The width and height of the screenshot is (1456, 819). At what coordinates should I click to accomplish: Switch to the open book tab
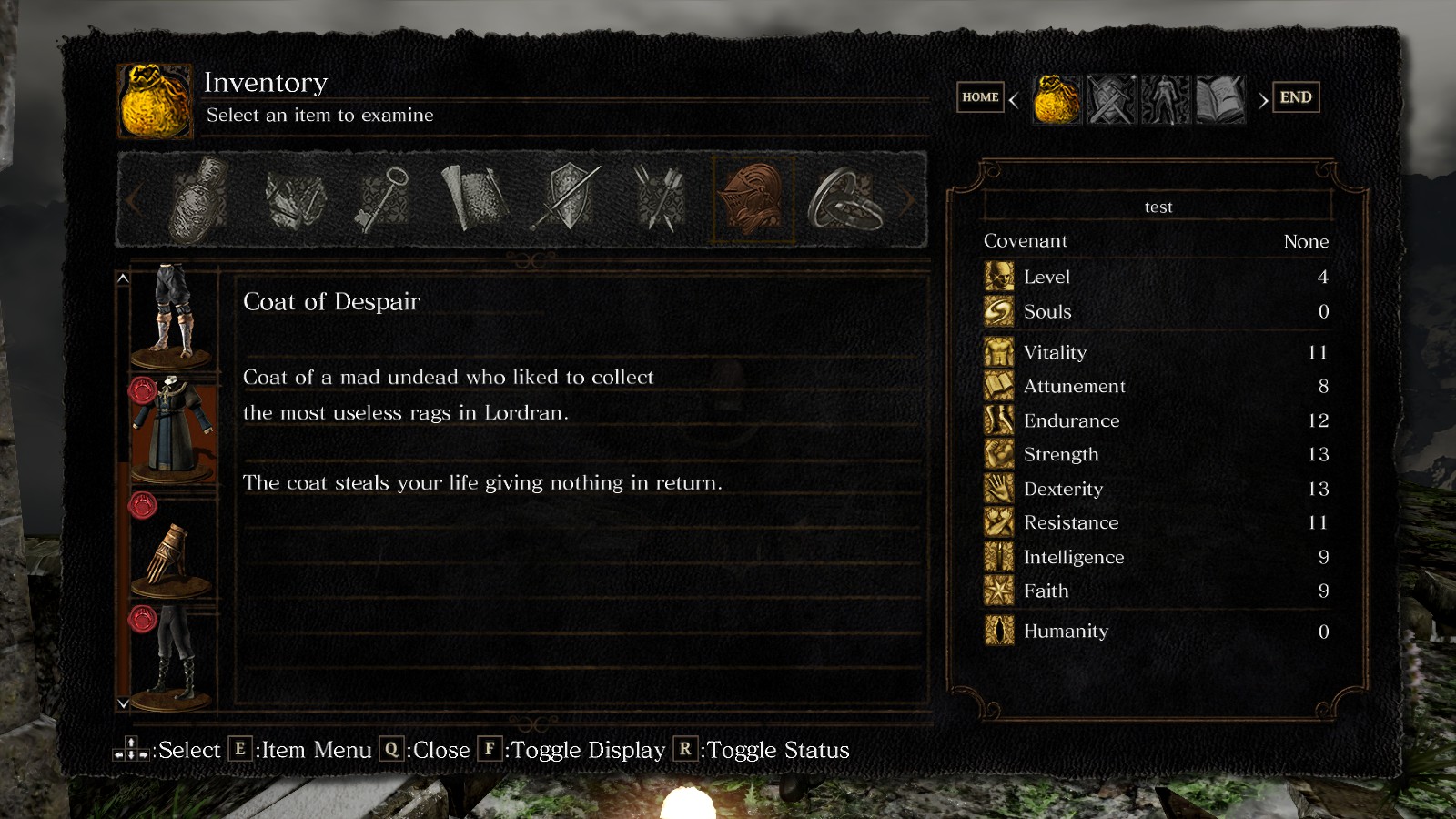click(x=1219, y=99)
